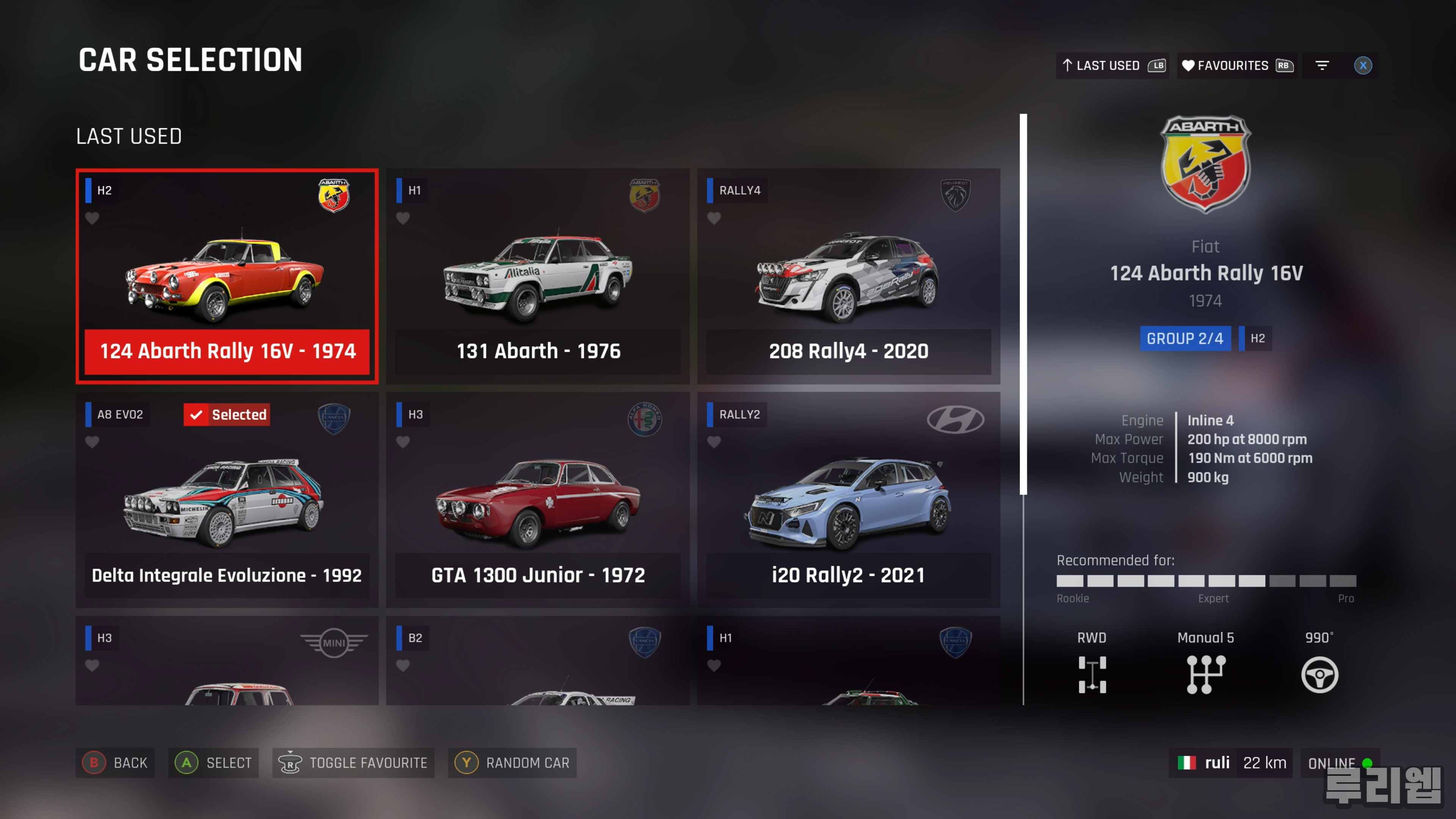
Task: Go back with the Back button
Action: (115, 763)
